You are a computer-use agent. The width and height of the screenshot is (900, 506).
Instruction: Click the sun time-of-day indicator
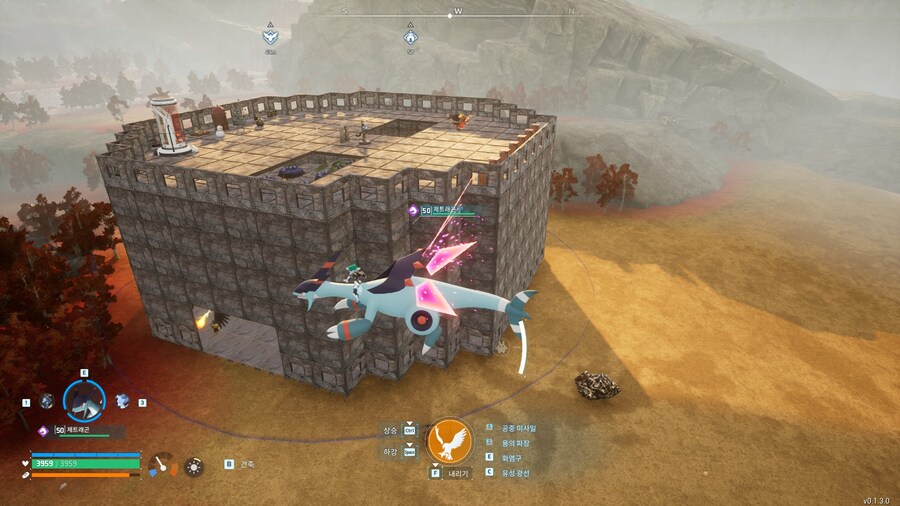(193, 465)
